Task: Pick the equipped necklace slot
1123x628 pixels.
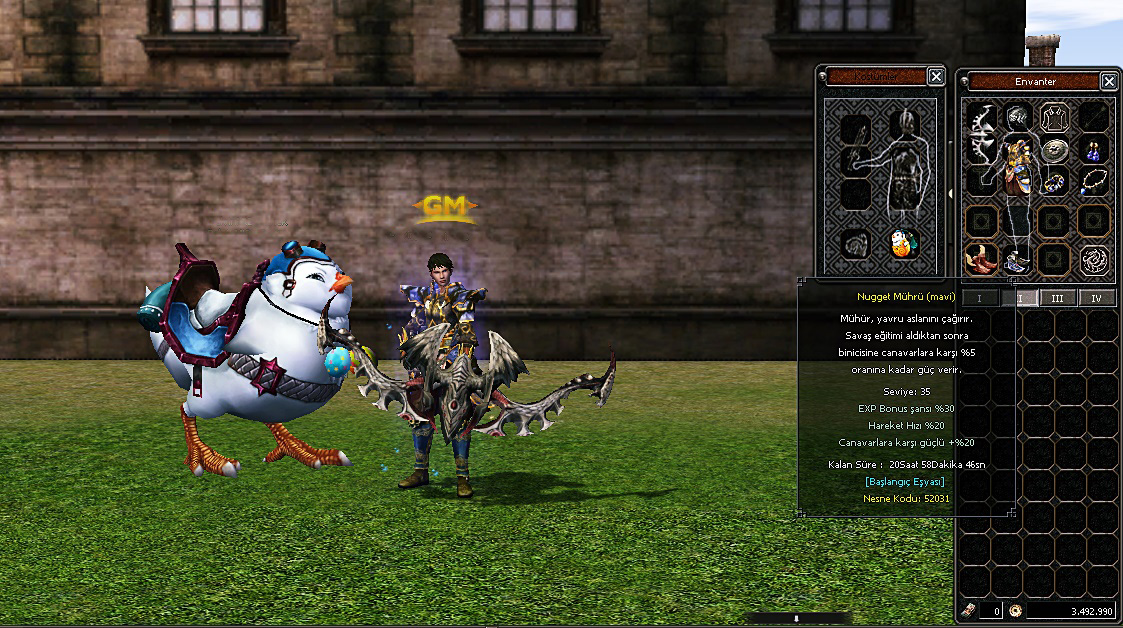Action: point(1093,180)
